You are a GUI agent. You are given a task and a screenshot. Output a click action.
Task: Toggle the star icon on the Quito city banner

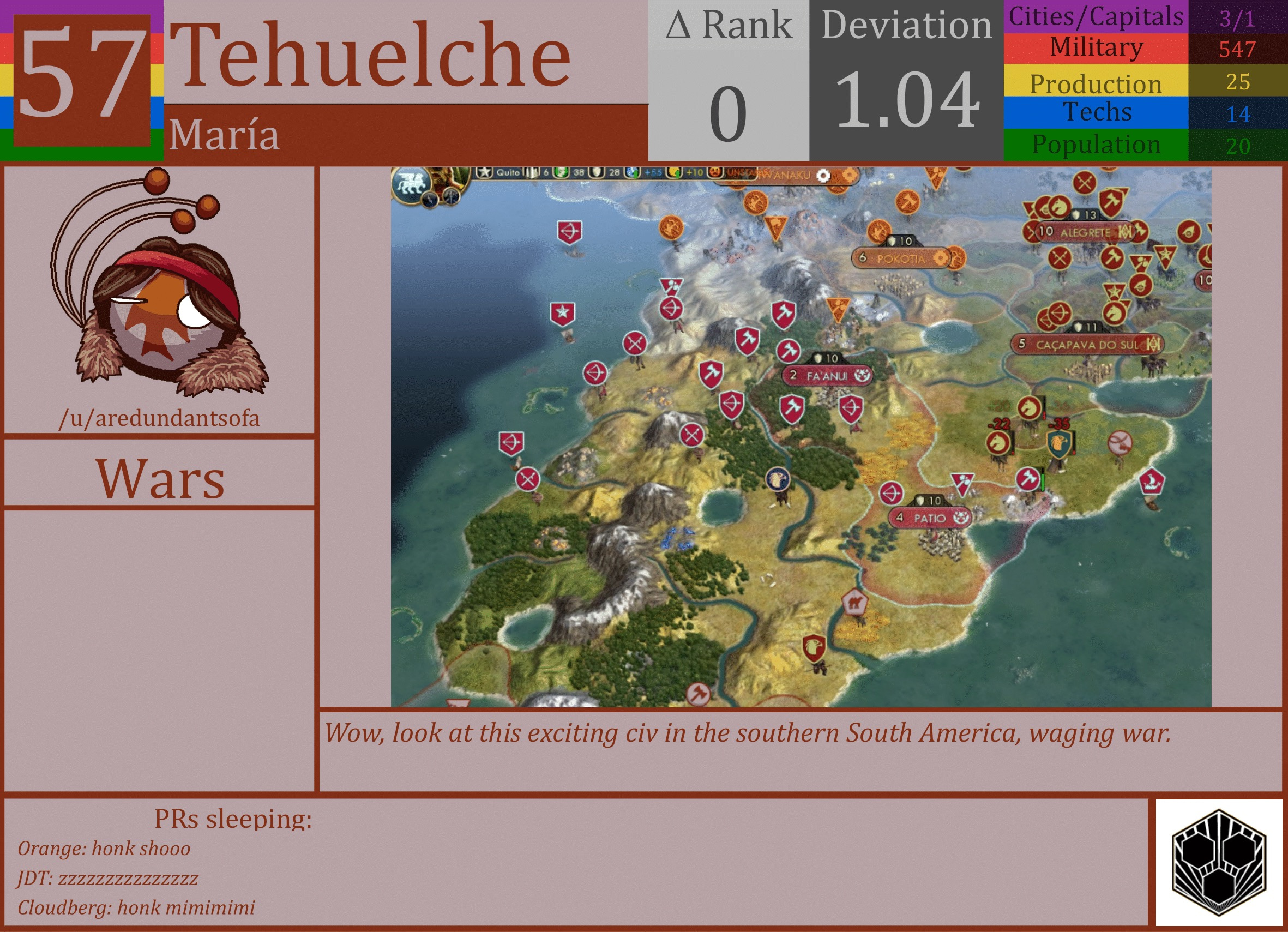[484, 173]
